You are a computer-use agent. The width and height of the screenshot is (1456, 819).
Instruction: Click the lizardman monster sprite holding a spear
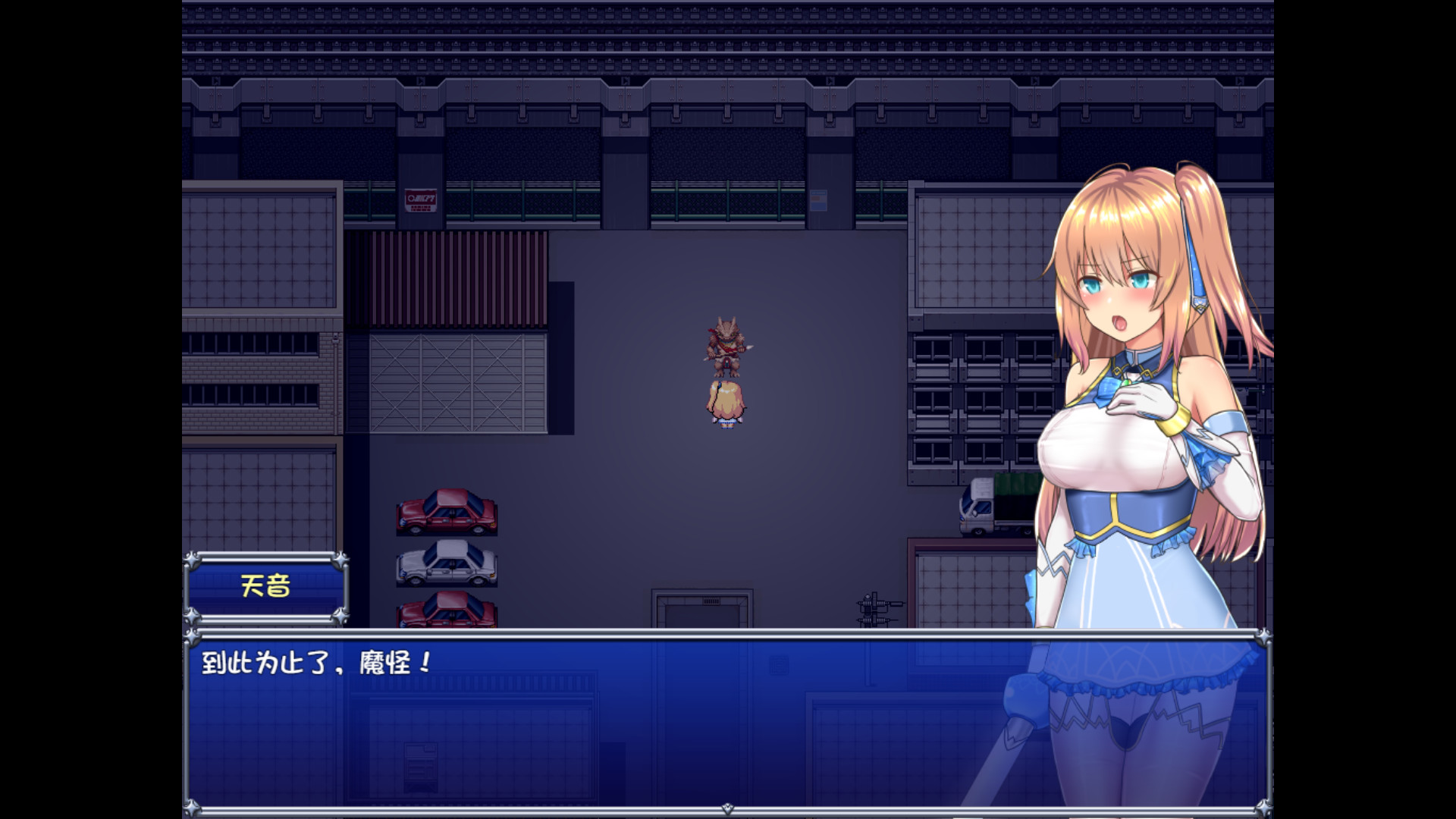(x=728, y=345)
